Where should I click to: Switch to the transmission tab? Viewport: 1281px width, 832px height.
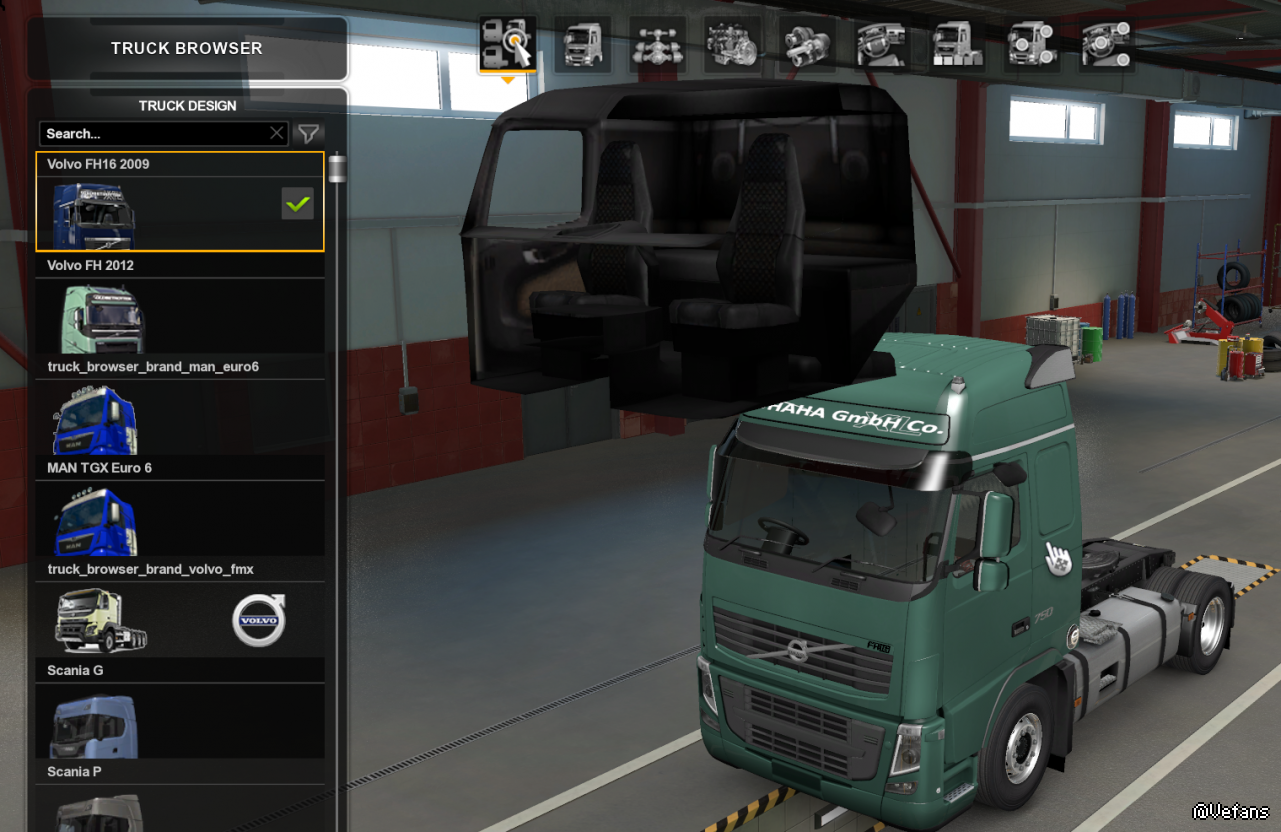(807, 44)
